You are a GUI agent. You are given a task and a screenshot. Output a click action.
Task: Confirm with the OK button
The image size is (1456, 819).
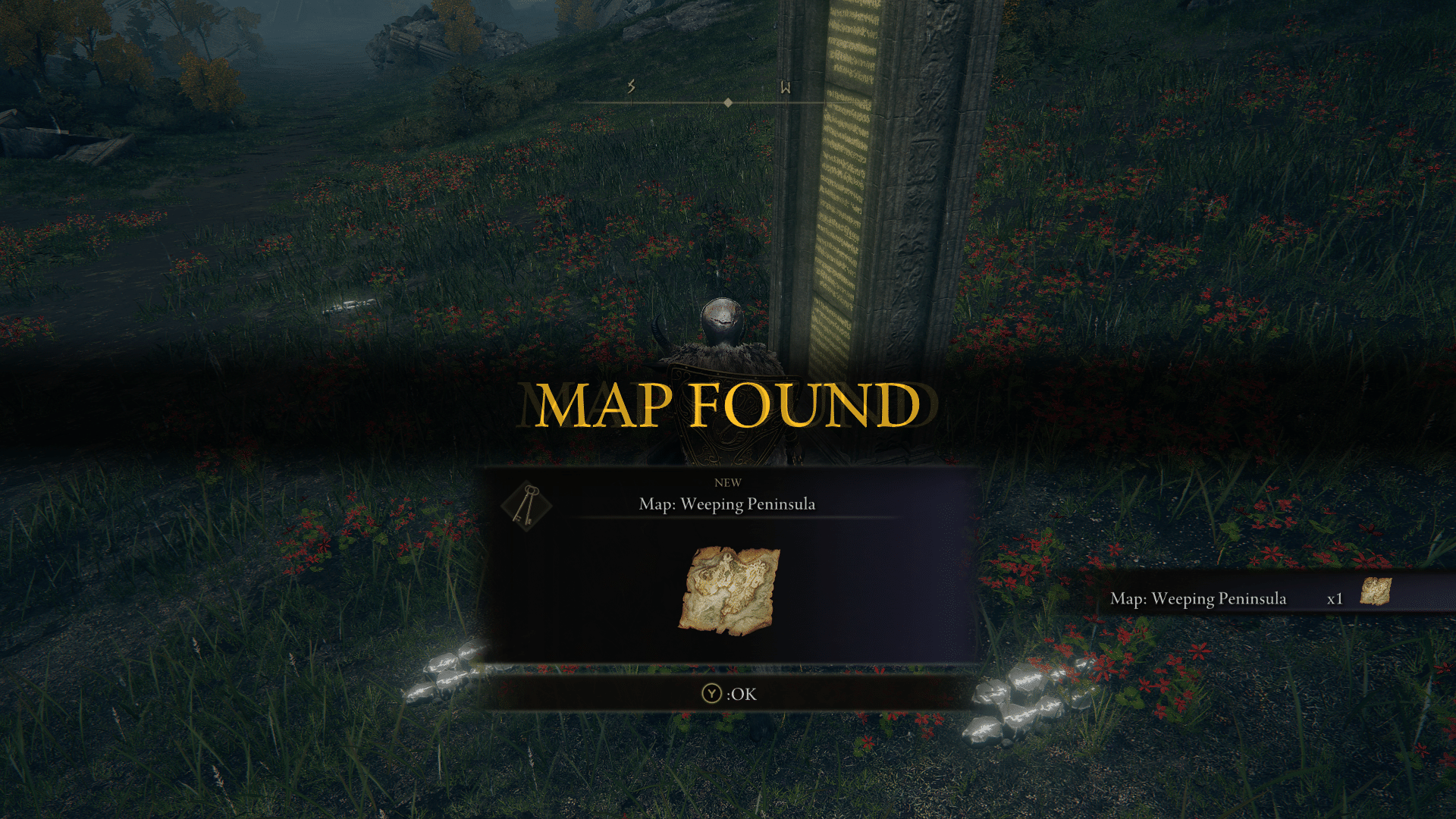(731, 692)
